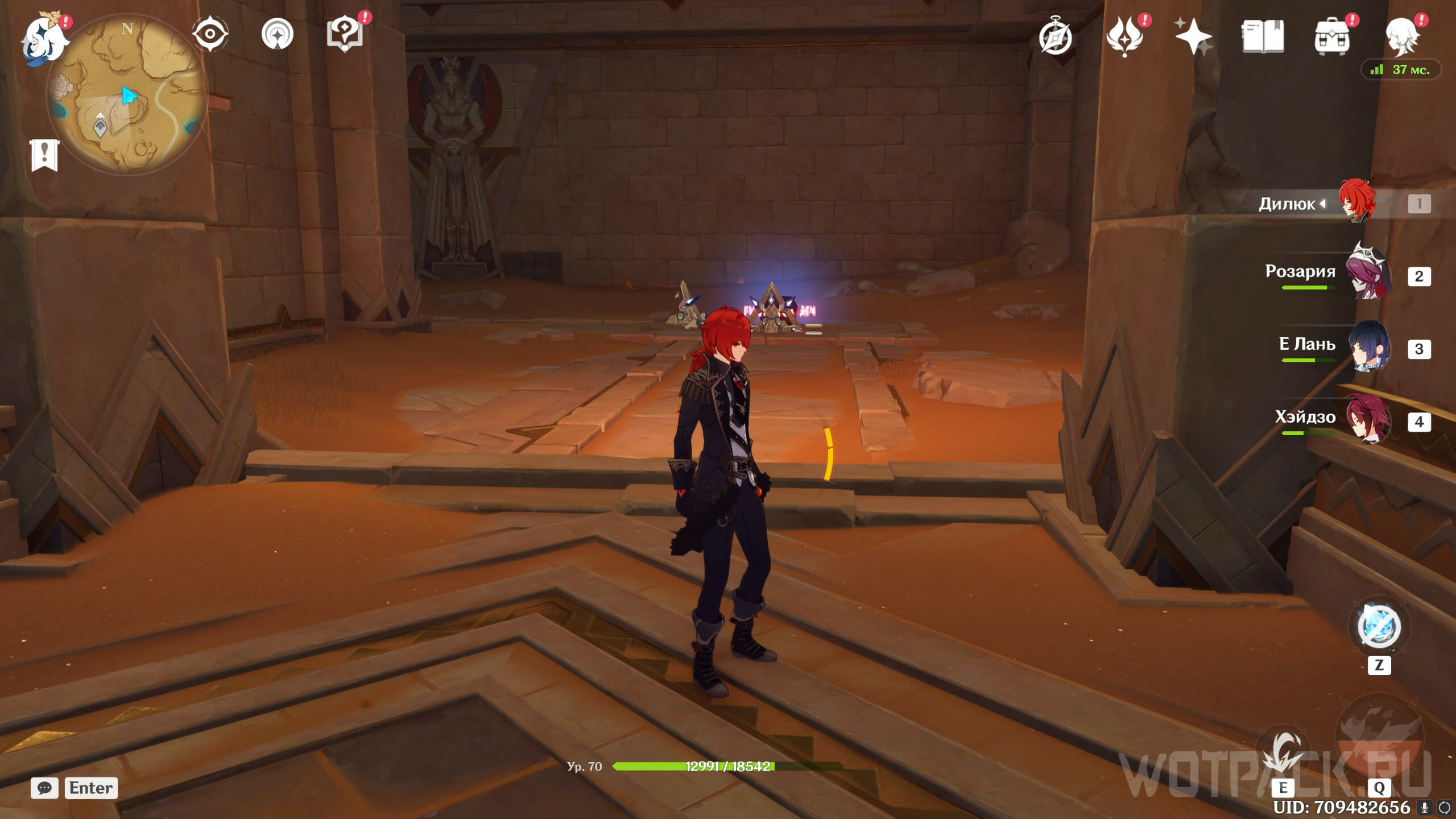The width and height of the screenshot is (1456, 819).
Task: Use the blue gadget item icon
Action: pos(1379,627)
